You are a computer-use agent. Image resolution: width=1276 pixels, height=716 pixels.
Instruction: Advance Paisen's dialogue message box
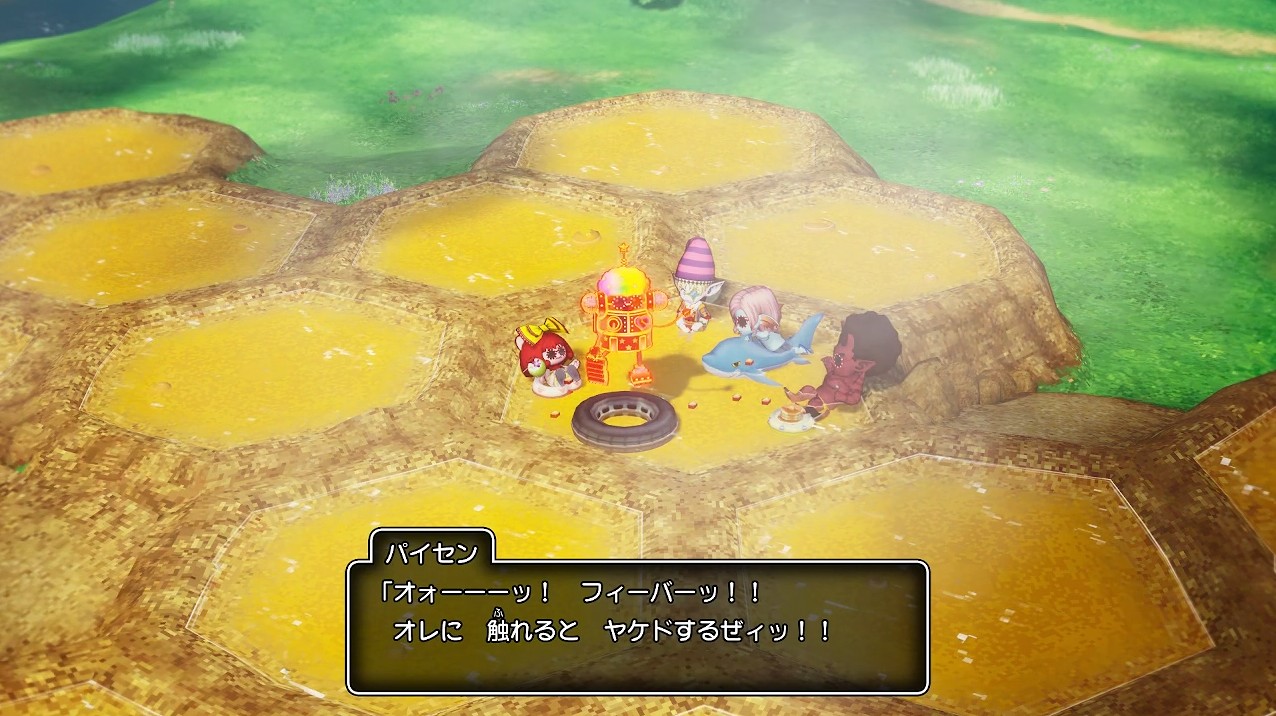(x=638, y=626)
